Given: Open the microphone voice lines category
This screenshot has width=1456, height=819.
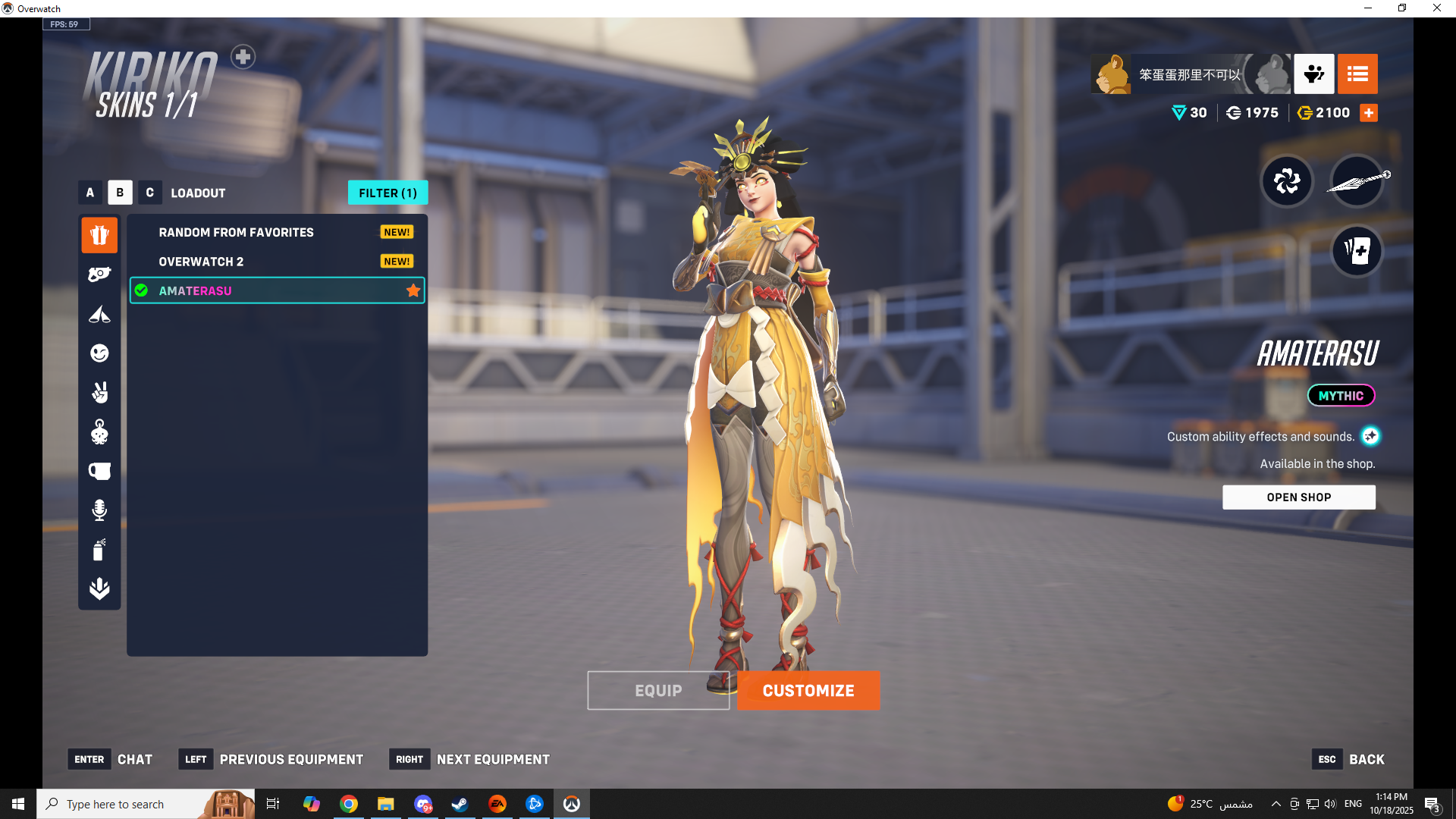Looking at the screenshot, I should tap(99, 510).
